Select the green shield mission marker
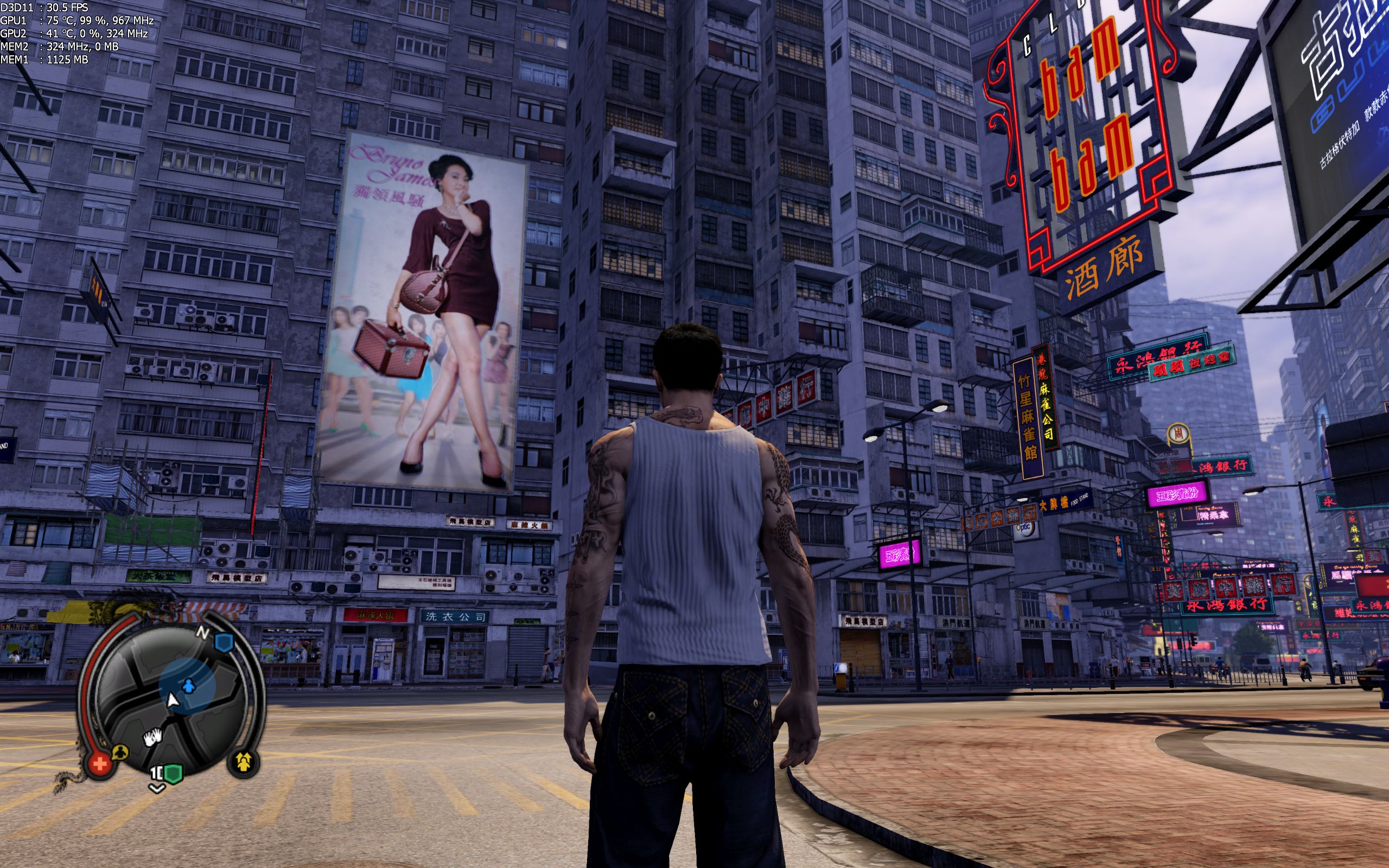Screen dimensions: 1389x868 click(x=173, y=773)
